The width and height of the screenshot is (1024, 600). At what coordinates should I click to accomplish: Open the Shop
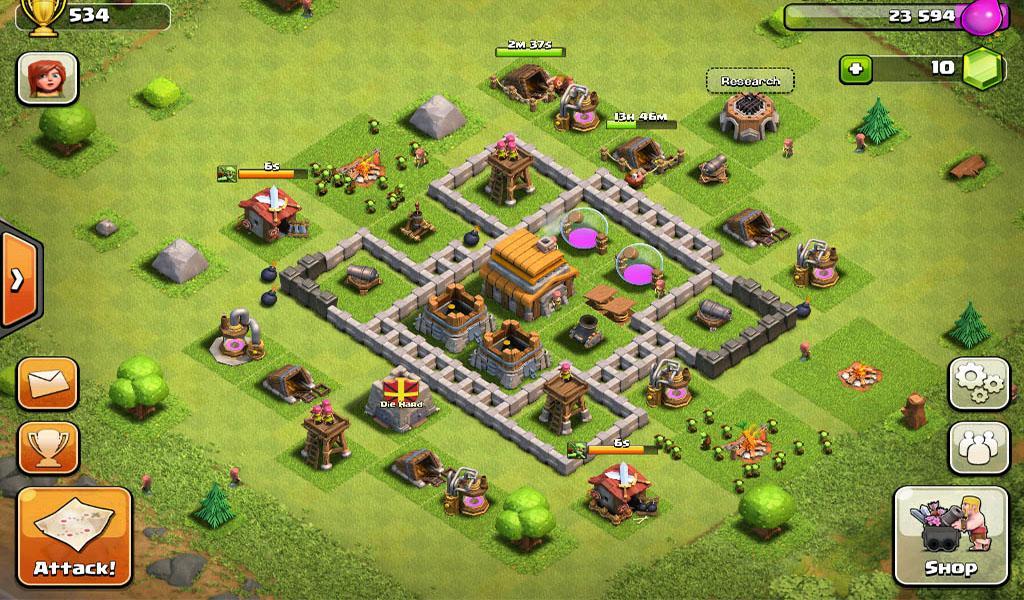(x=950, y=536)
